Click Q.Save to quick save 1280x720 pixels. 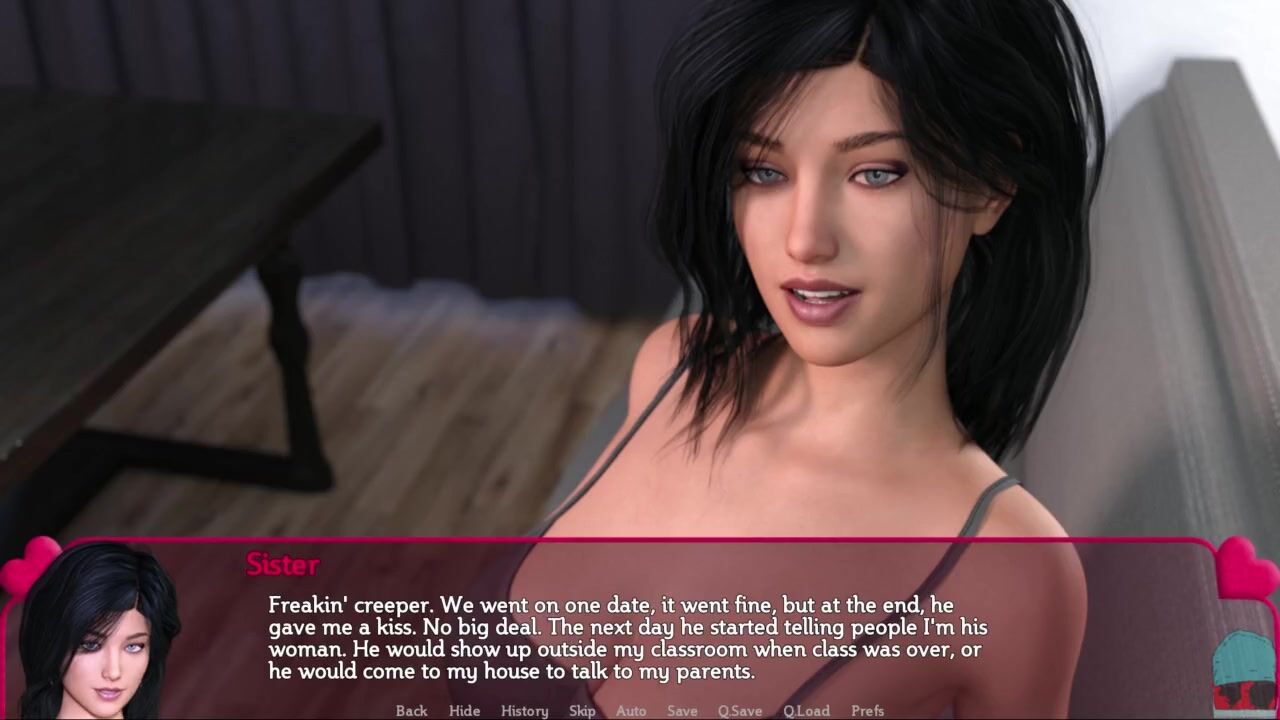click(740, 711)
